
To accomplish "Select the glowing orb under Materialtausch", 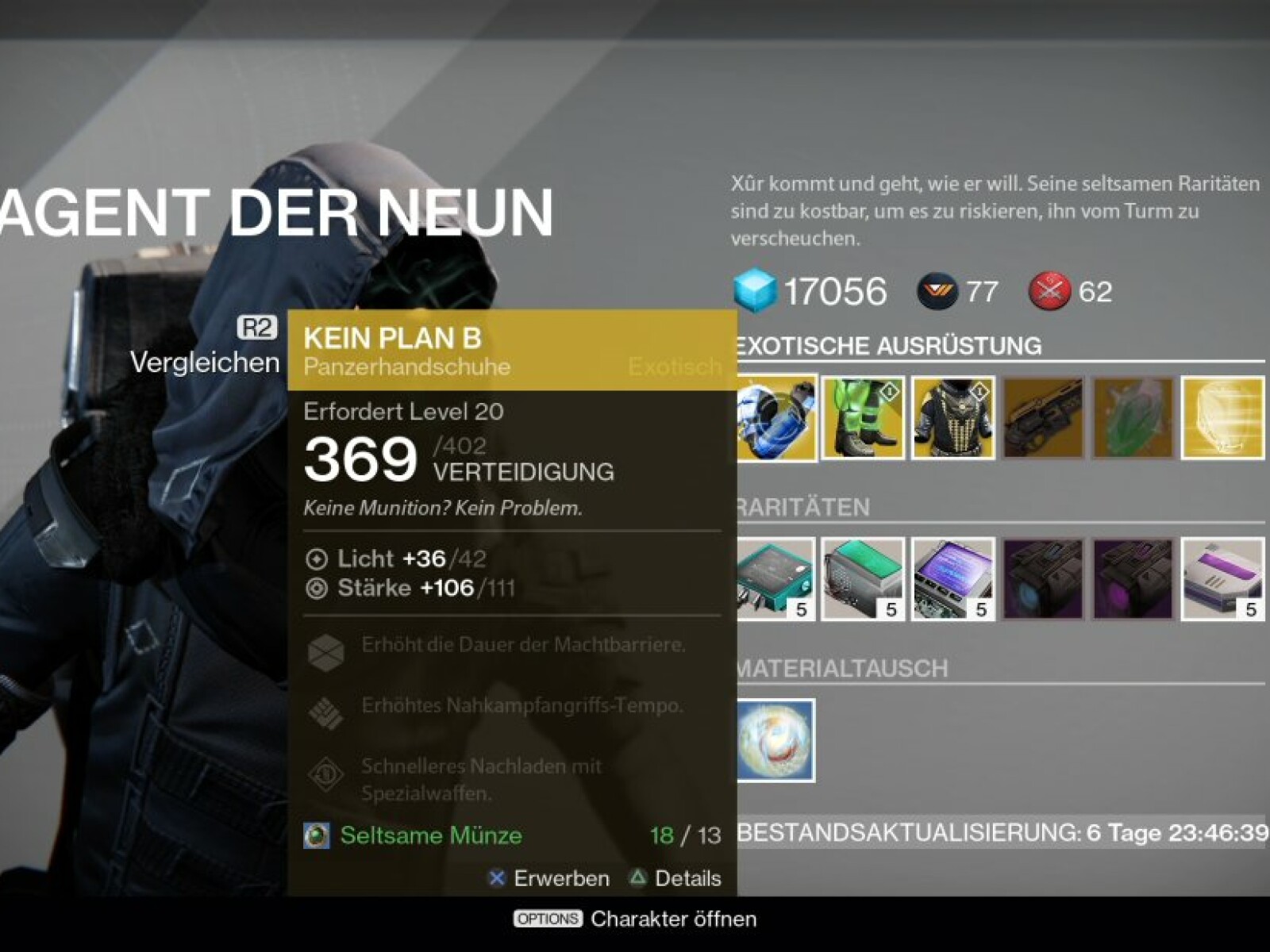I will point(775,740).
